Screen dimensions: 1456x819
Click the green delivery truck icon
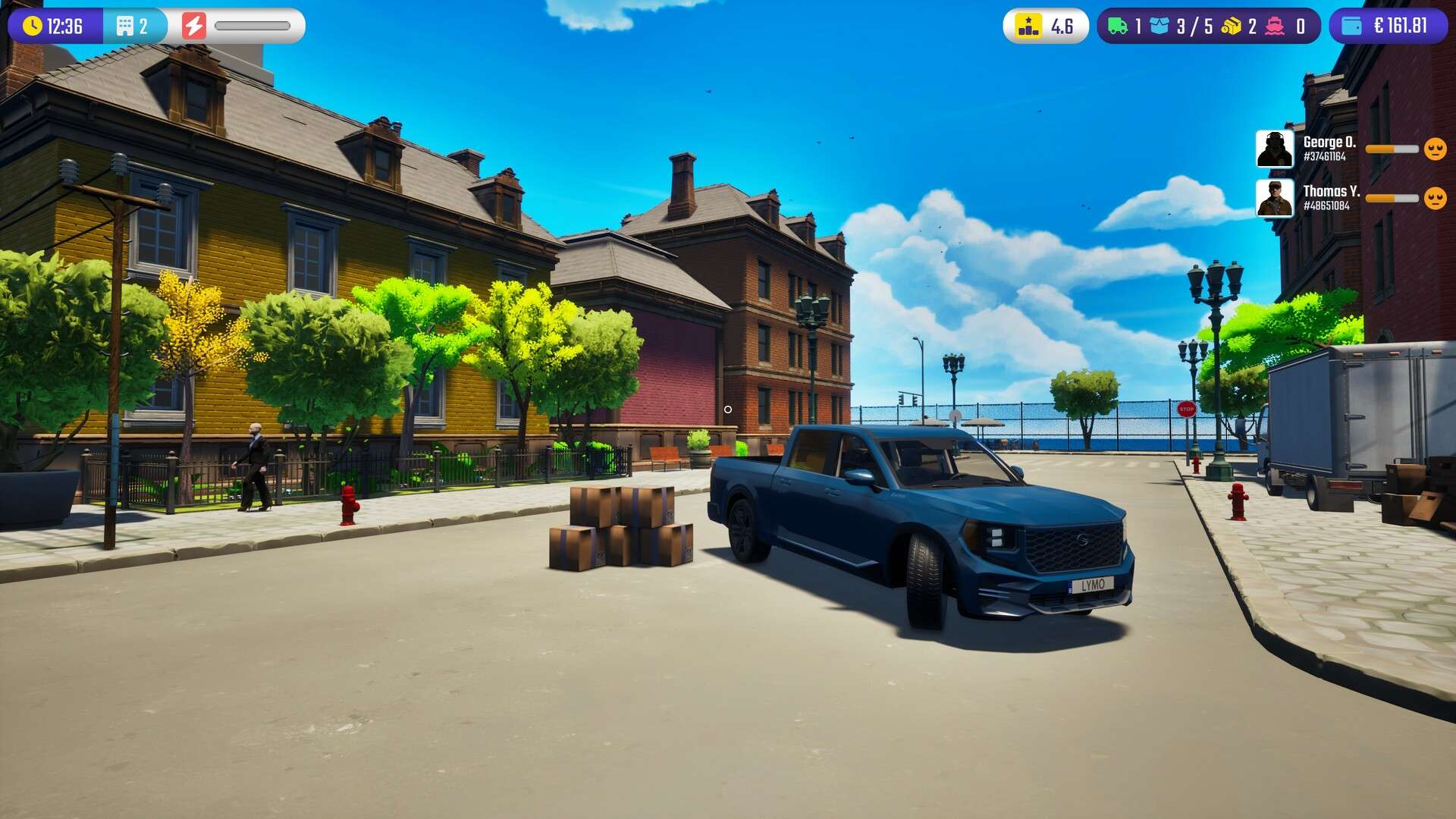[1116, 24]
